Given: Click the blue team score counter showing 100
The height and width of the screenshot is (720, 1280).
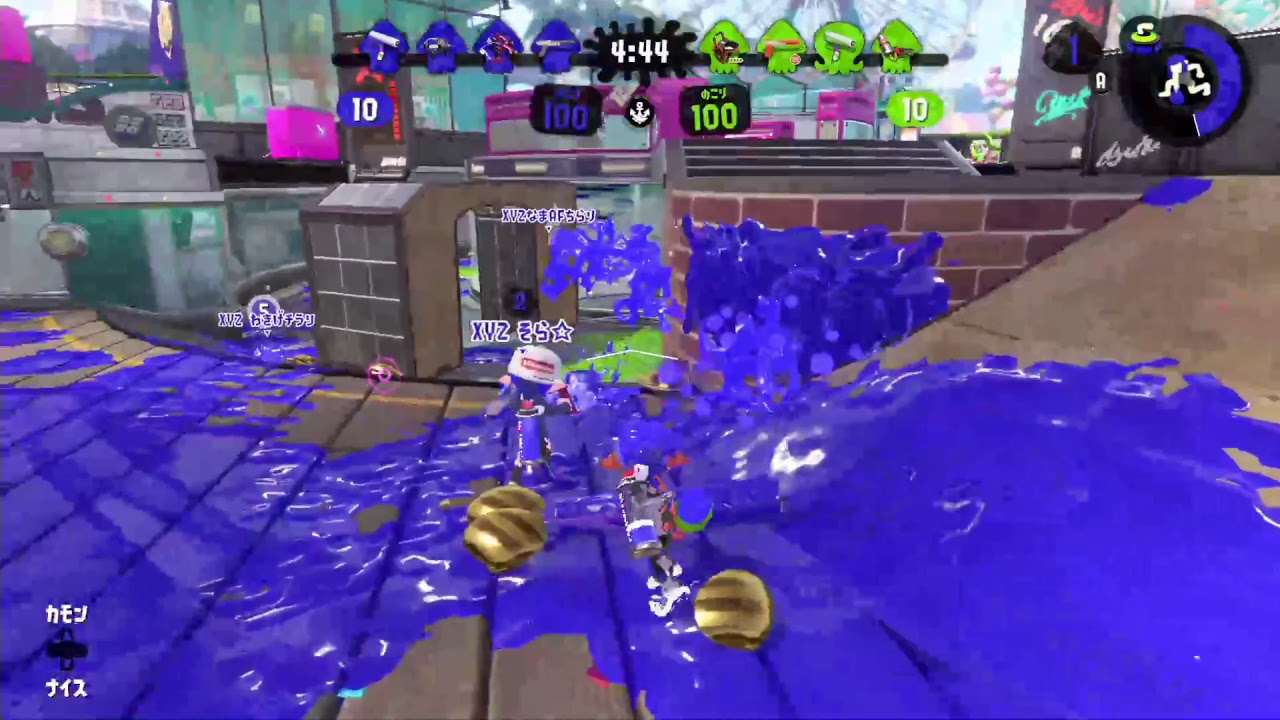Looking at the screenshot, I should tap(567, 117).
